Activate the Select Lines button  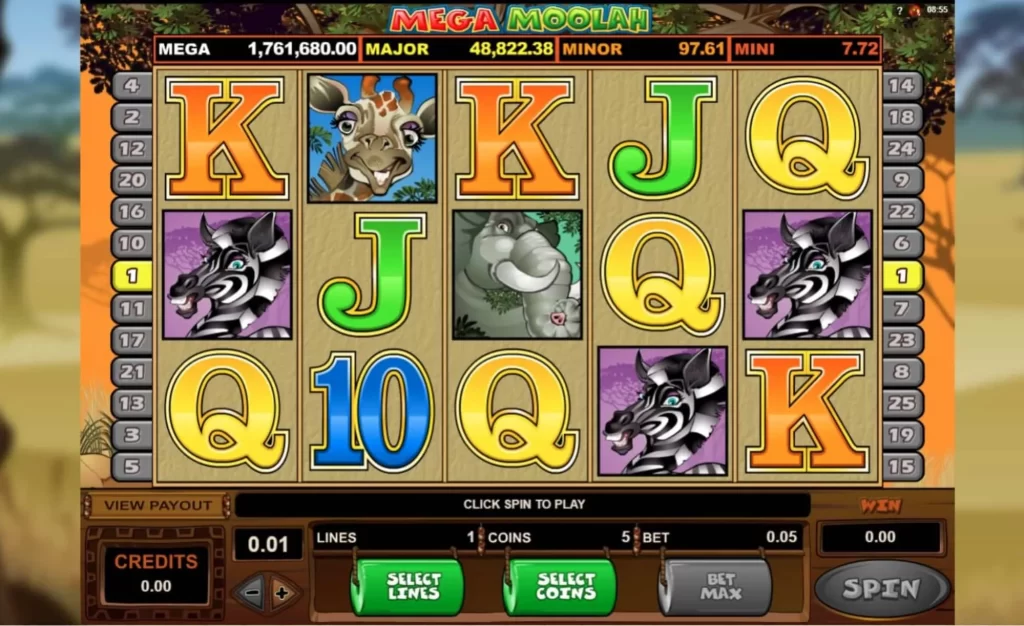click(407, 587)
